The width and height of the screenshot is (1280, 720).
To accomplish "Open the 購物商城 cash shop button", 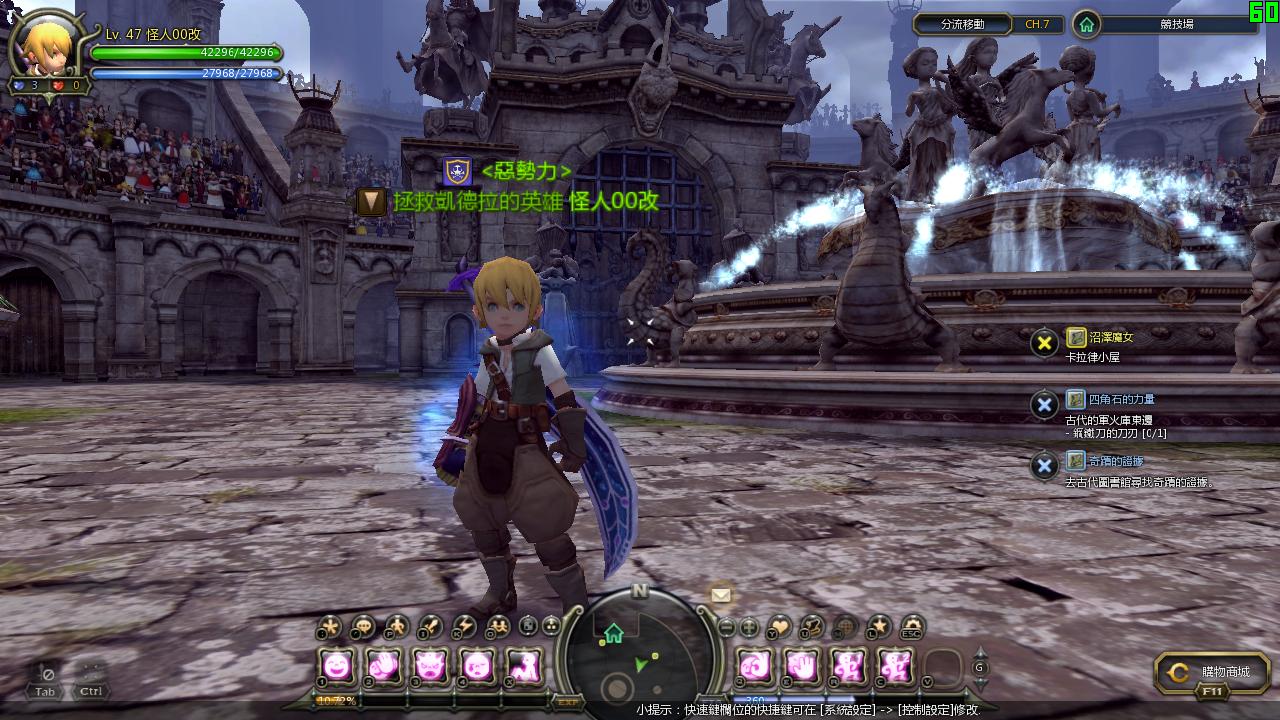I will point(1212,673).
